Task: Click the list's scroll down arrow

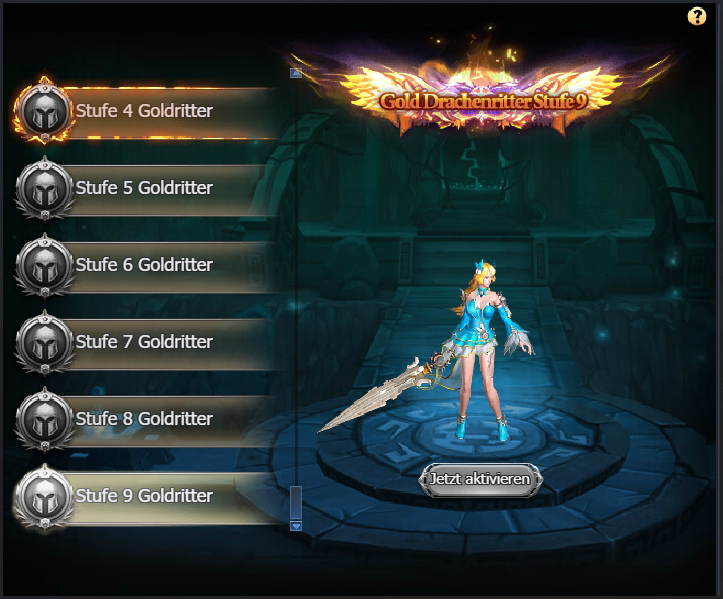Action: [x=295, y=524]
